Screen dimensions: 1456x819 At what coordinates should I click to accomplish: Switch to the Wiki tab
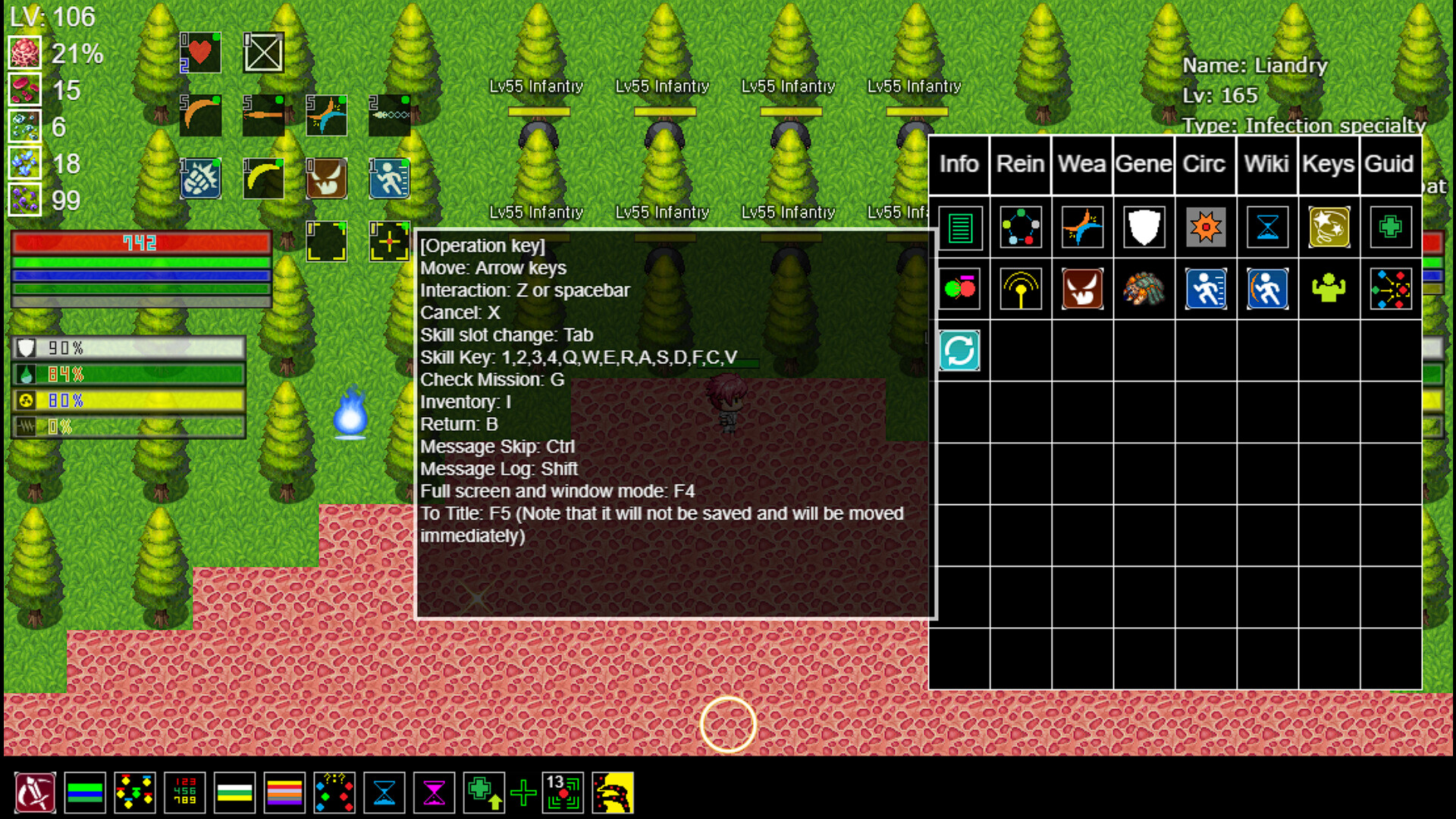click(x=1266, y=164)
